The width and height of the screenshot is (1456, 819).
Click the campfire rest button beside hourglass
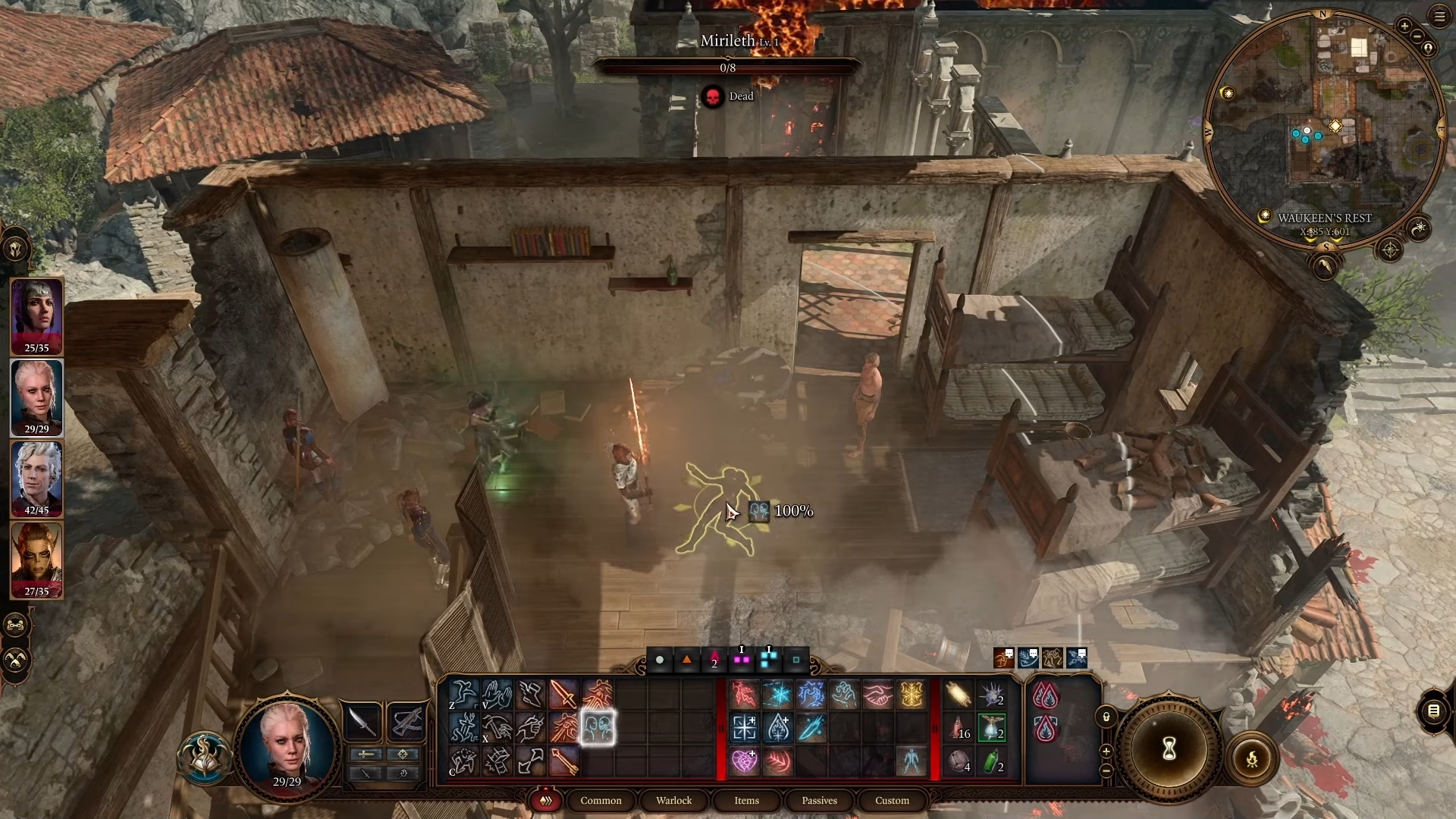[1252, 758]
